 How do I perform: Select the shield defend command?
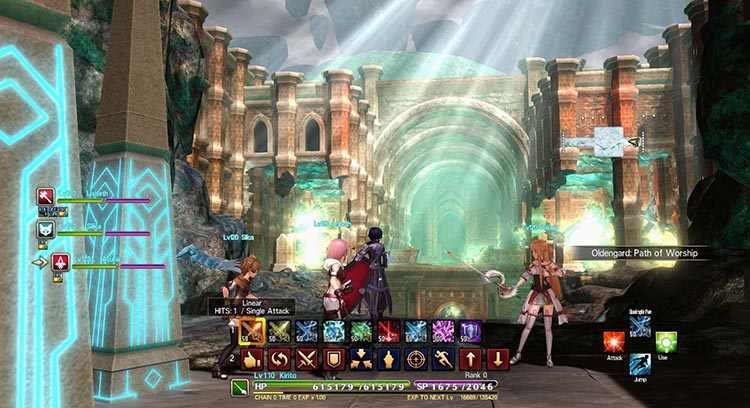335,359
